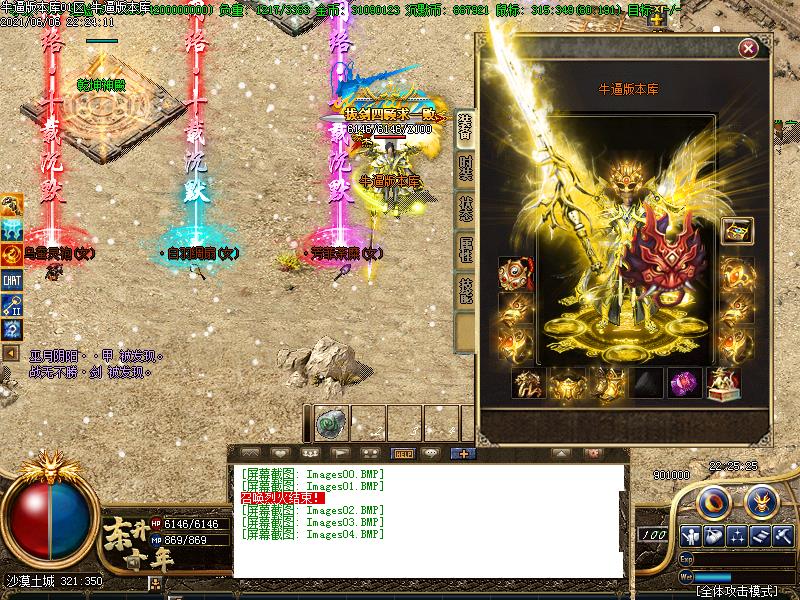
Task: Close the character equipment panel
Action: [x=748, y=48]
